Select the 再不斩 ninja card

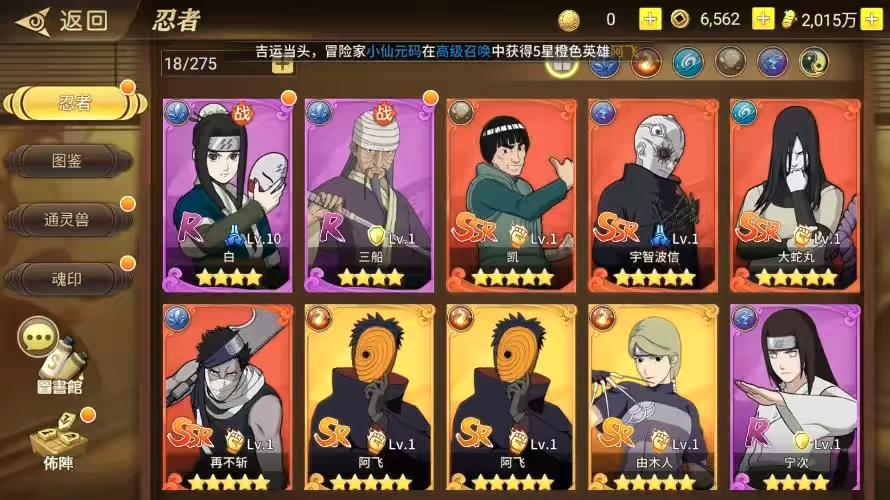tap(227, 397)
